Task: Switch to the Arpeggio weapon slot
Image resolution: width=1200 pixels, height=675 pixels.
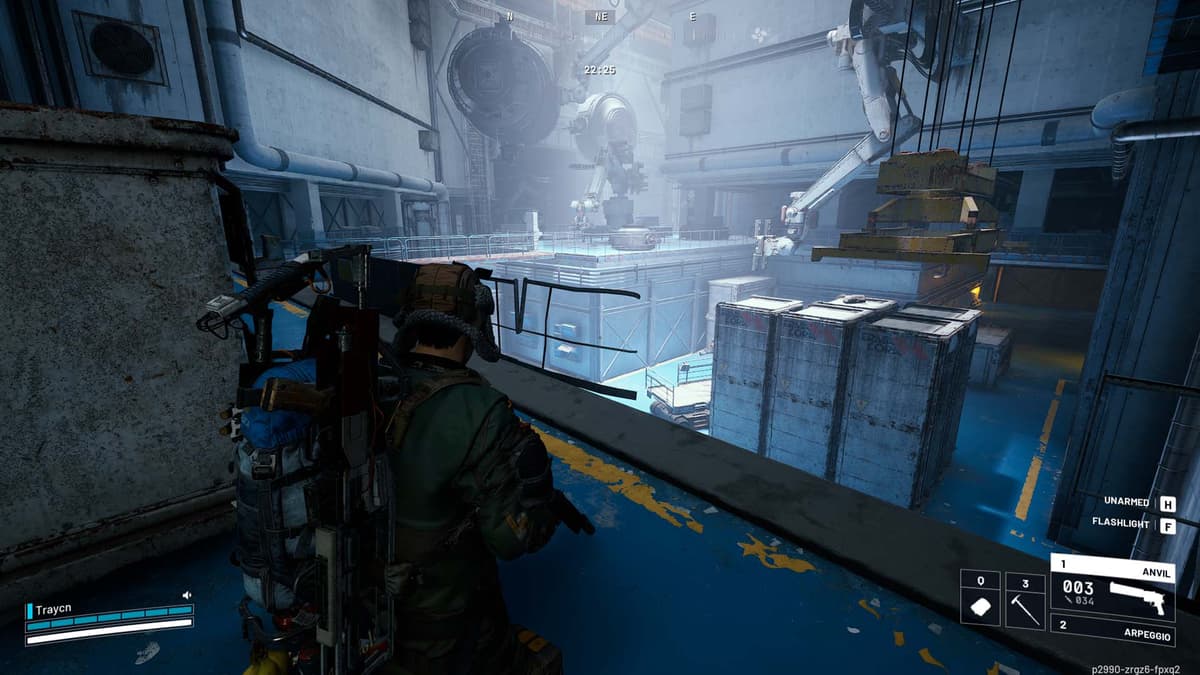Action: (1112, 632)
